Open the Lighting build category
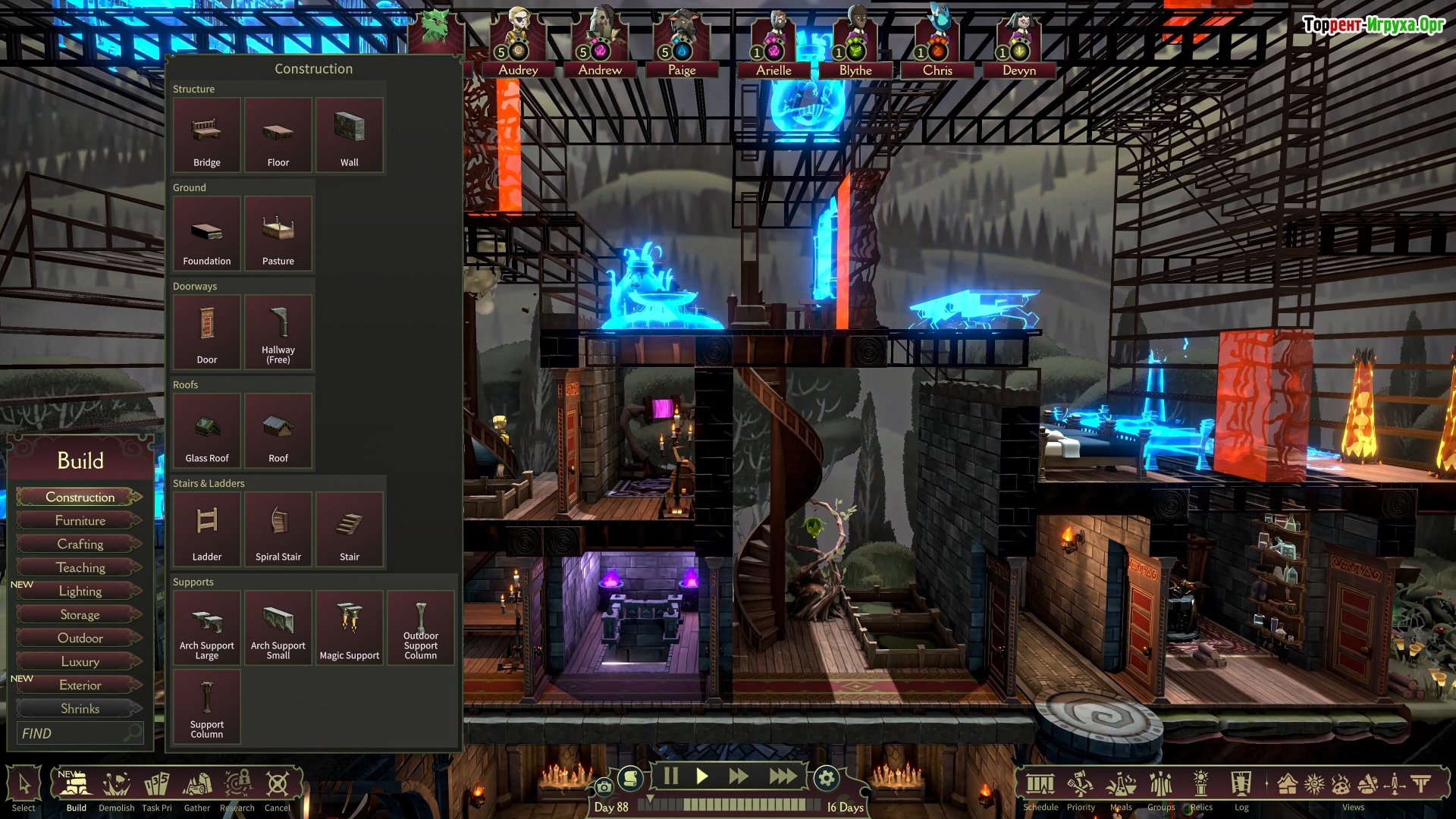 (80, 591)
